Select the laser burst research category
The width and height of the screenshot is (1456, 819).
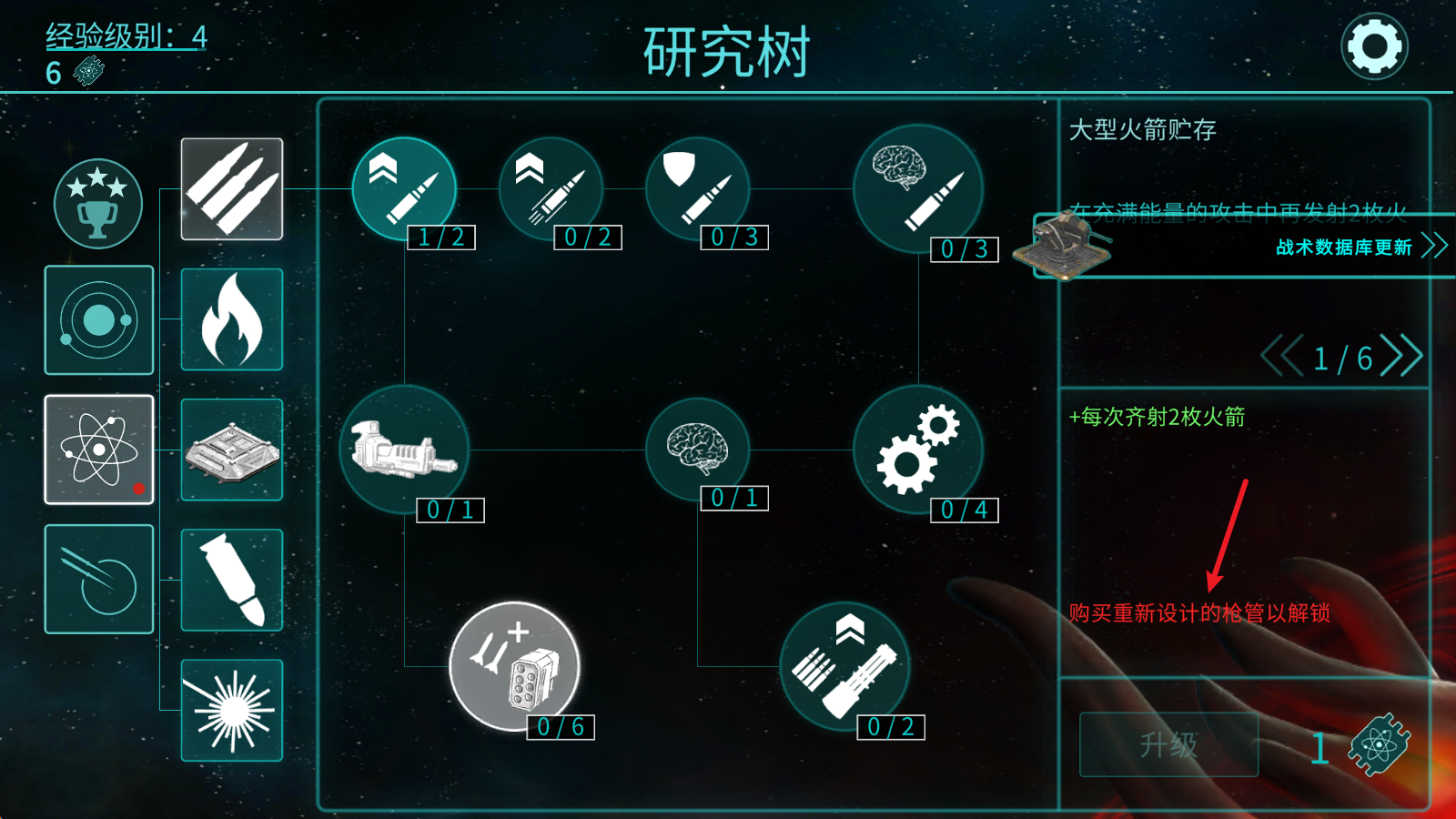[231, 711]
